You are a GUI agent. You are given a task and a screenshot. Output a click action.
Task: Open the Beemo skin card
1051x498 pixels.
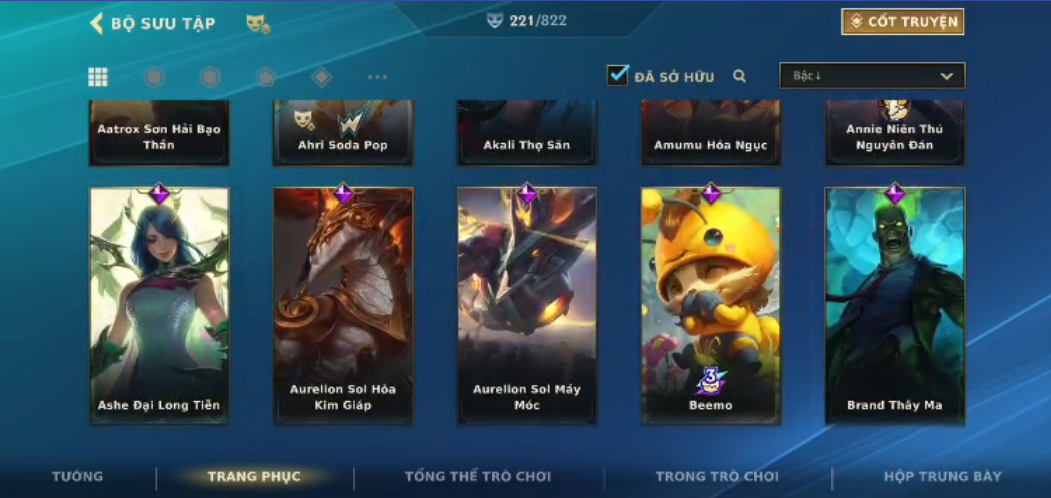[711, 305]
